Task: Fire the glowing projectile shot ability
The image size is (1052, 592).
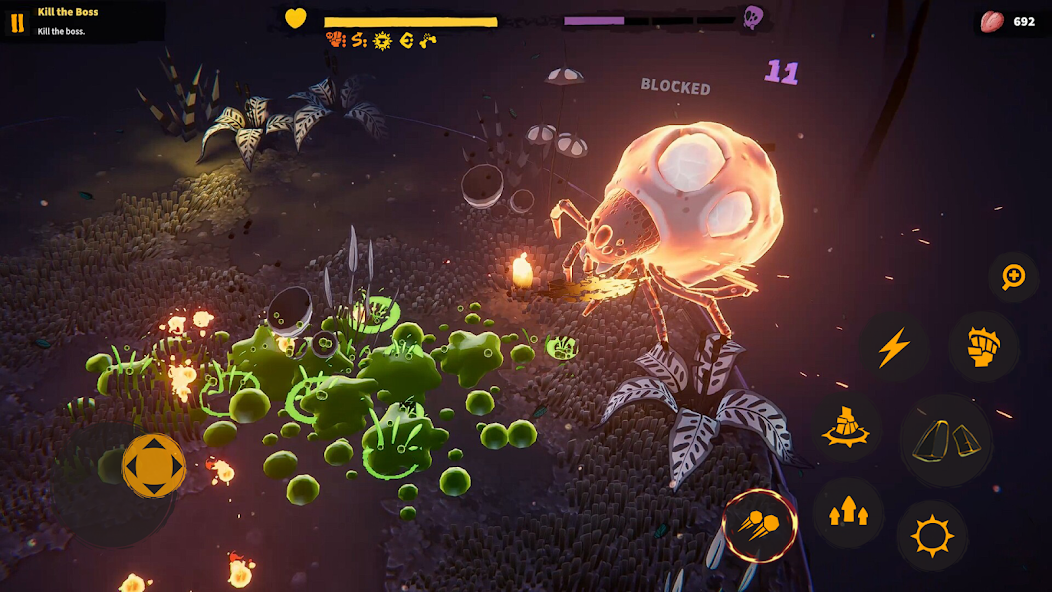Action: click(x=760, y=524)
